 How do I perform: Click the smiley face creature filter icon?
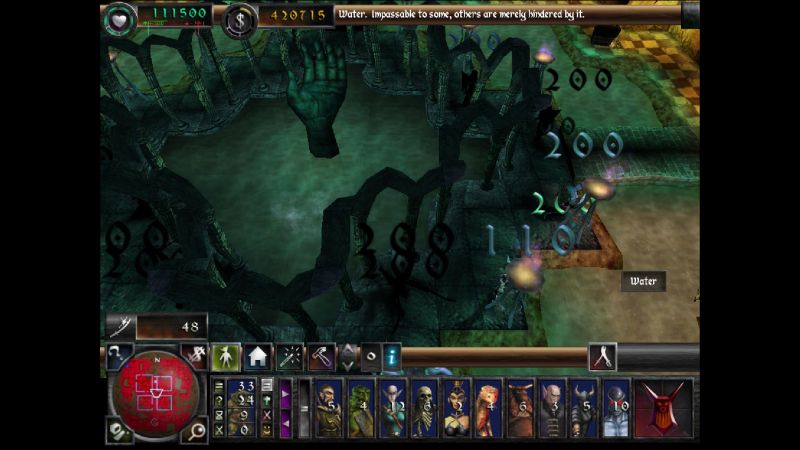tap(267, 429)
